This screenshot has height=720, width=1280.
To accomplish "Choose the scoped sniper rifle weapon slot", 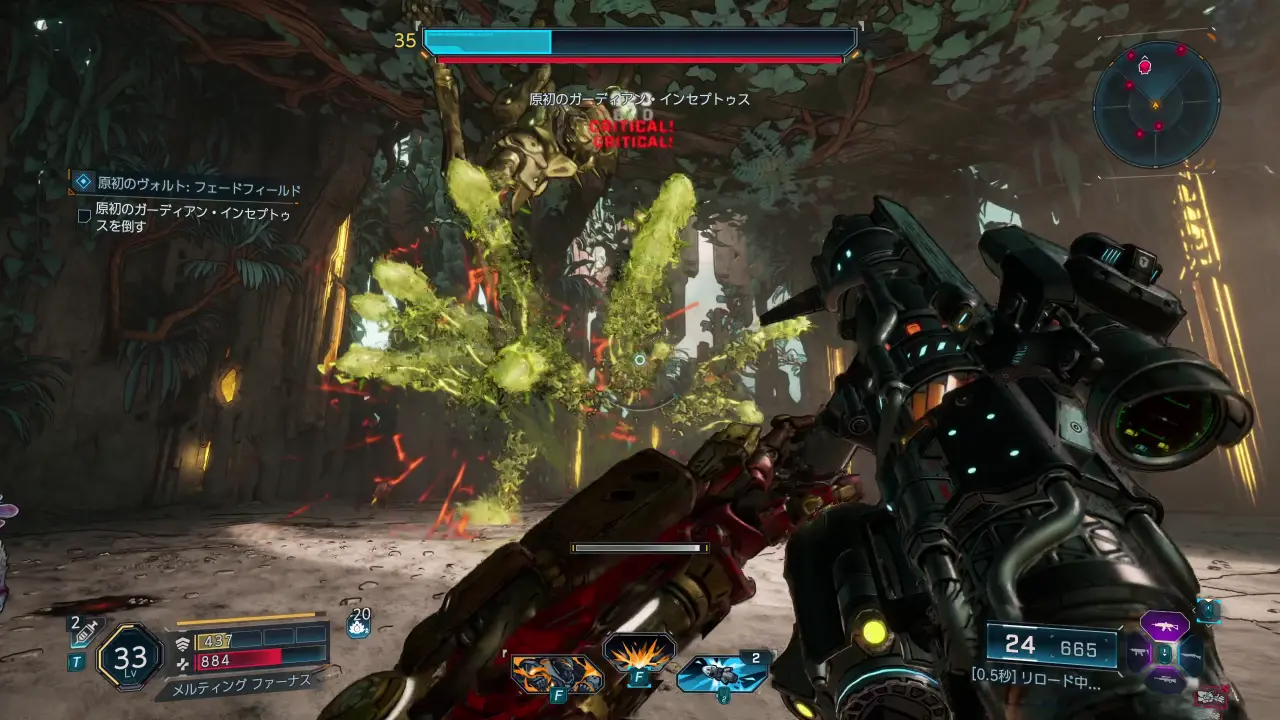I will pyautogui.click(x=1164, y=681).
